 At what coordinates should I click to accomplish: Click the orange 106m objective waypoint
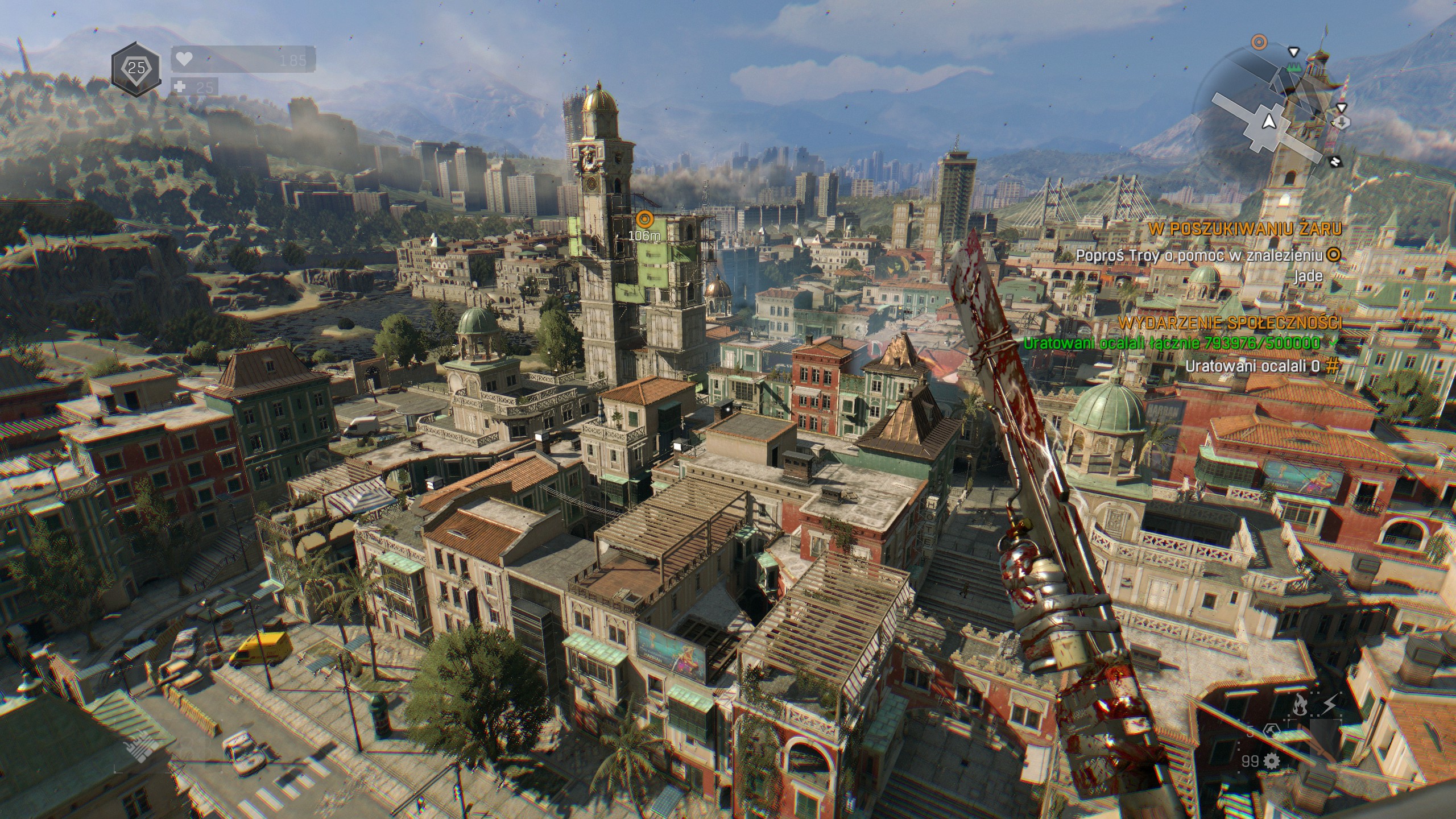644,218
